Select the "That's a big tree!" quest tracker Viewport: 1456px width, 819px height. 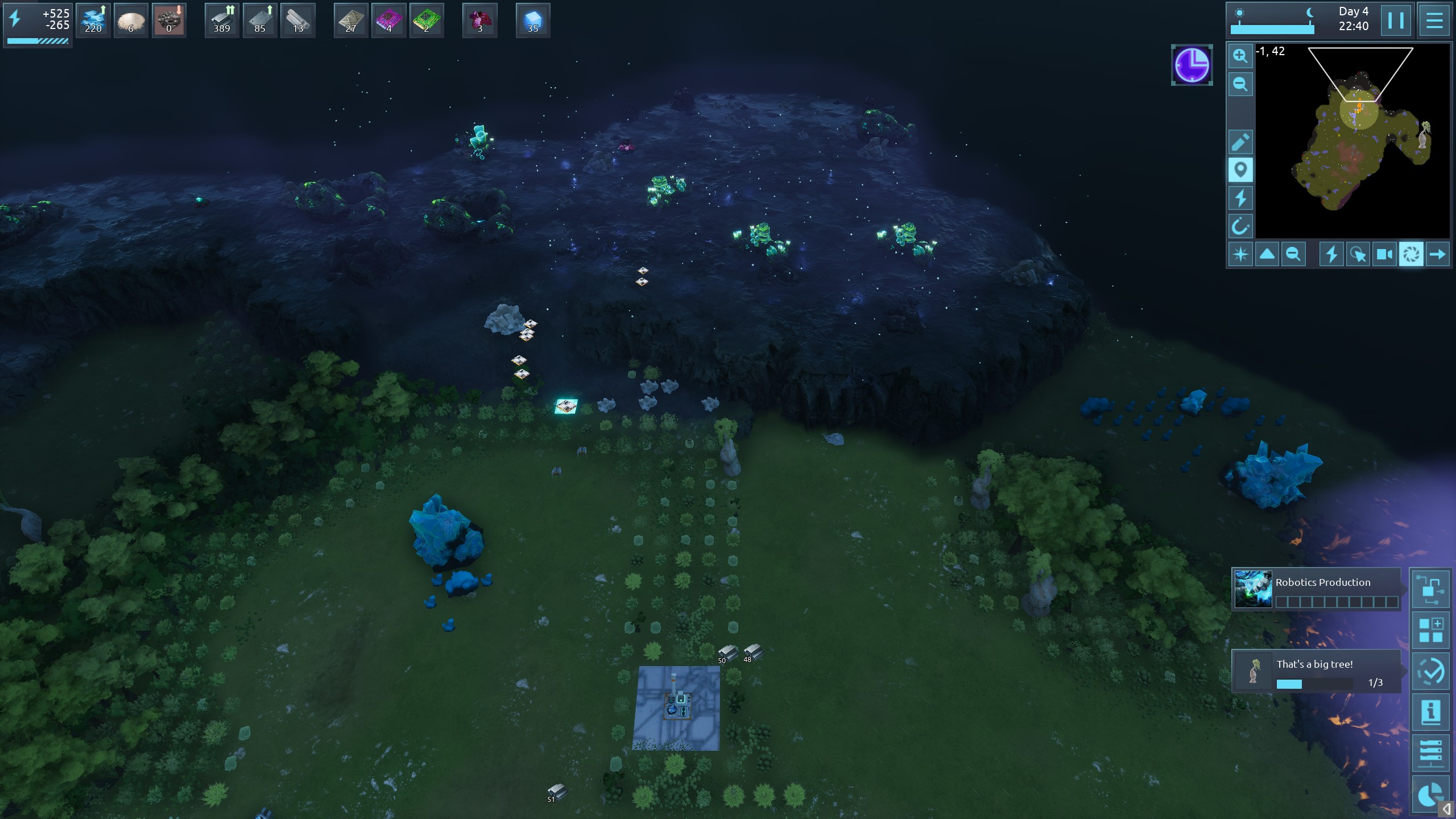[1316, 672]
